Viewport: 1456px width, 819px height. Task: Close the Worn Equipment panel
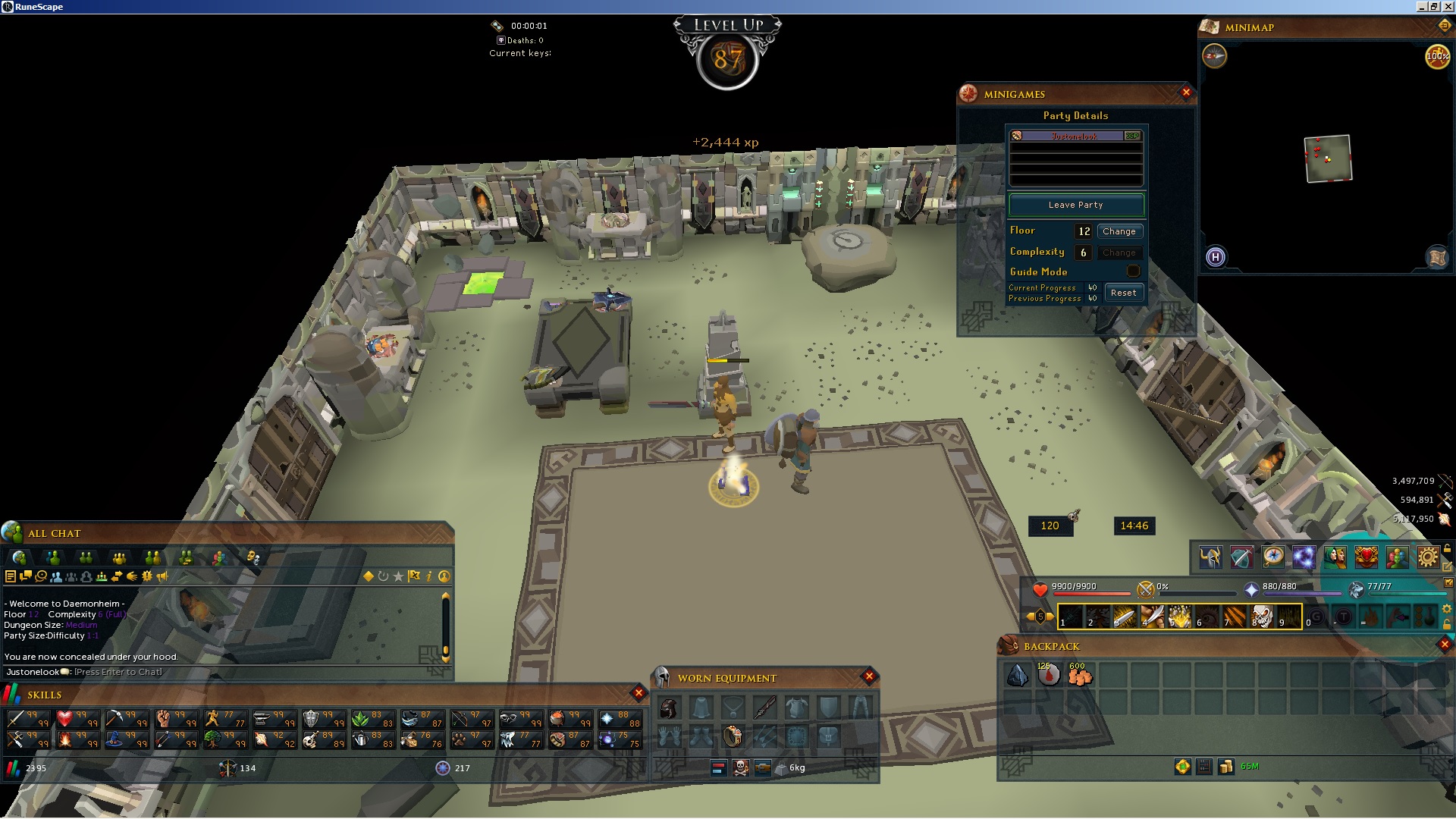pyautogui.click(x=869, y=676)
